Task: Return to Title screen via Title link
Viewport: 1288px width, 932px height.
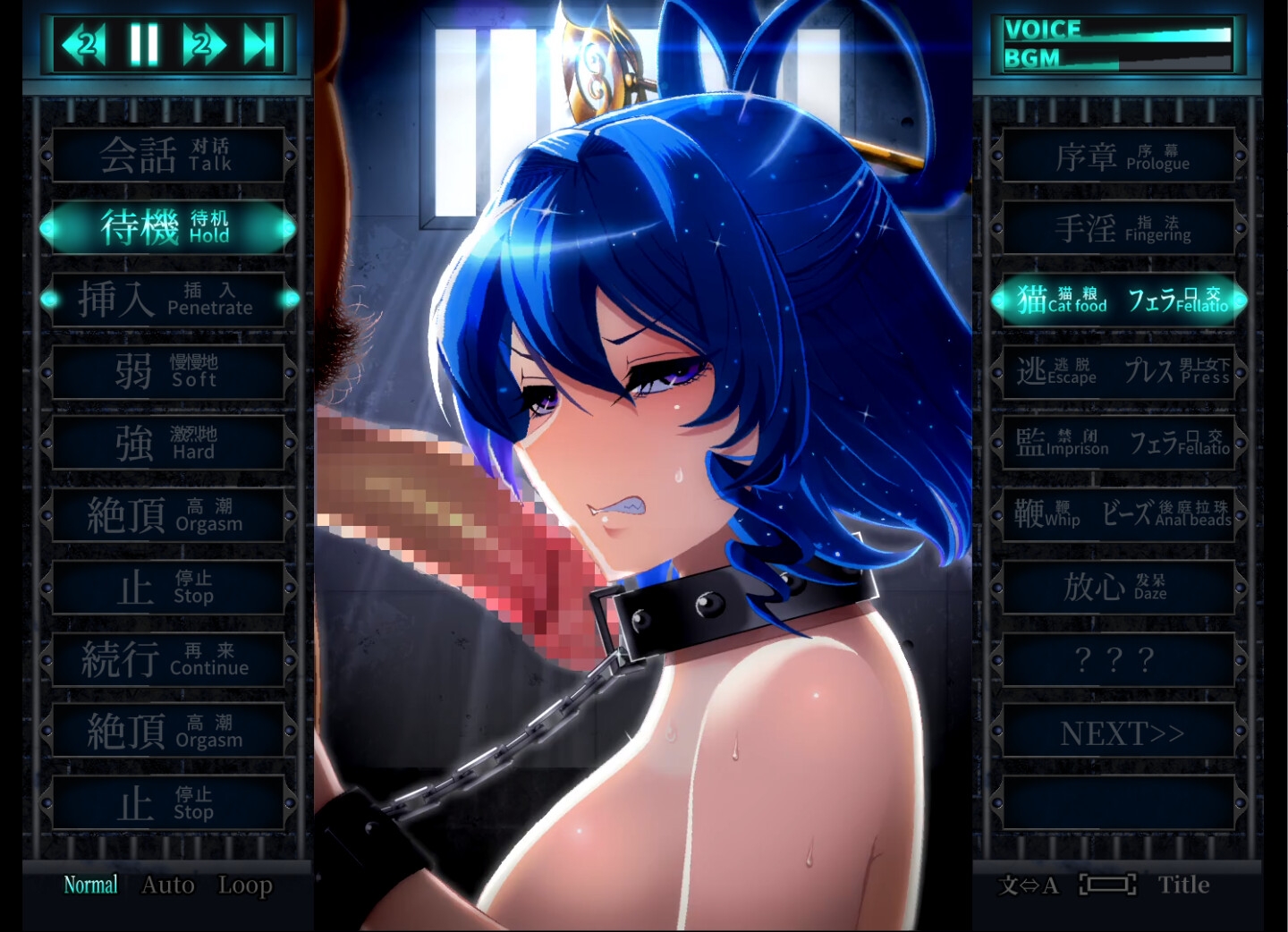Action: (1184, 885)
